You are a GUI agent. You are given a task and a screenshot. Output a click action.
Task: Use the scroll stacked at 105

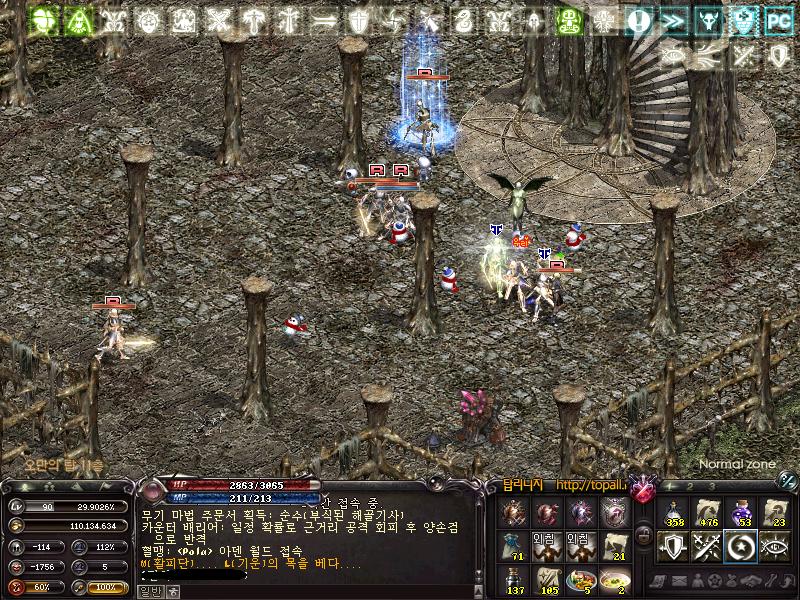click(547, 580)
